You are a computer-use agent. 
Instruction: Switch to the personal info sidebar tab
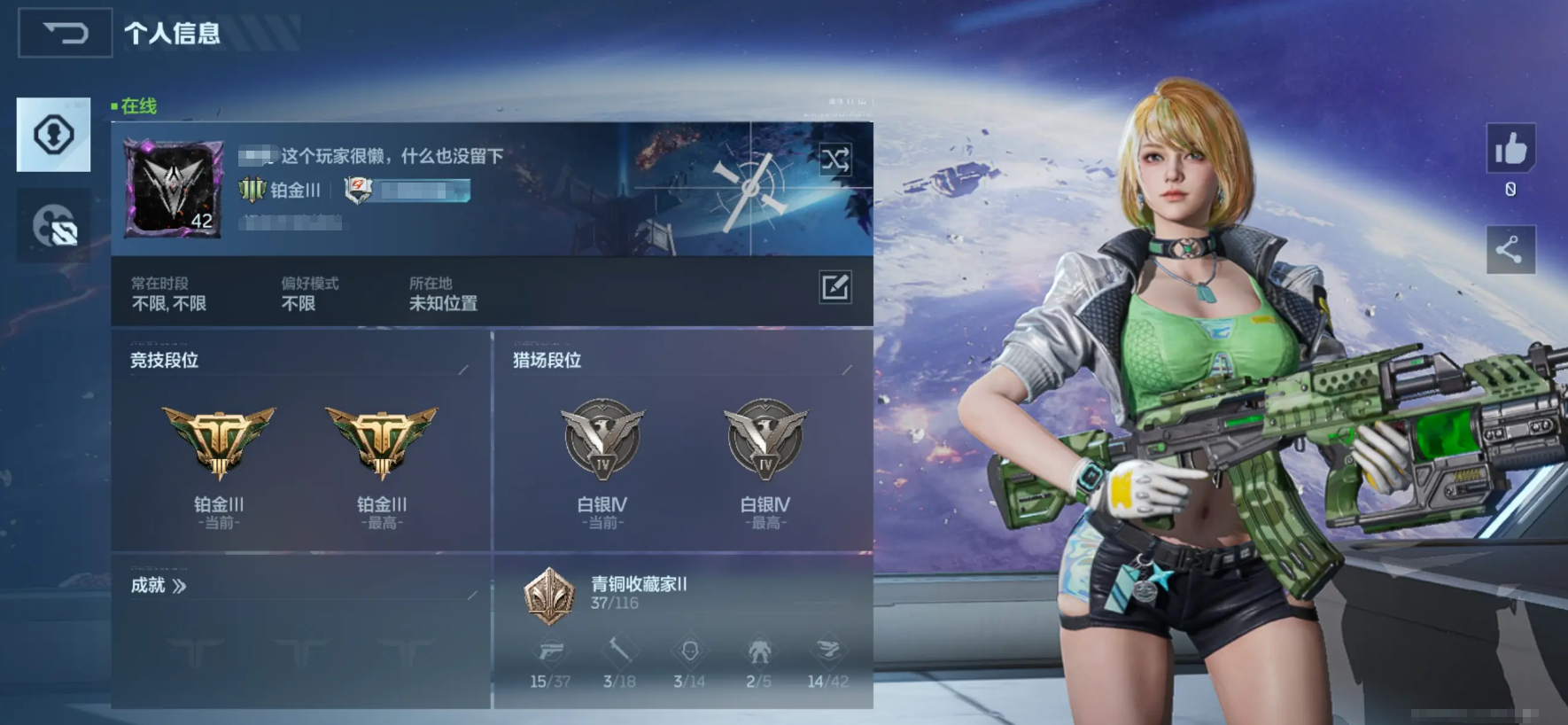point(53,135)
